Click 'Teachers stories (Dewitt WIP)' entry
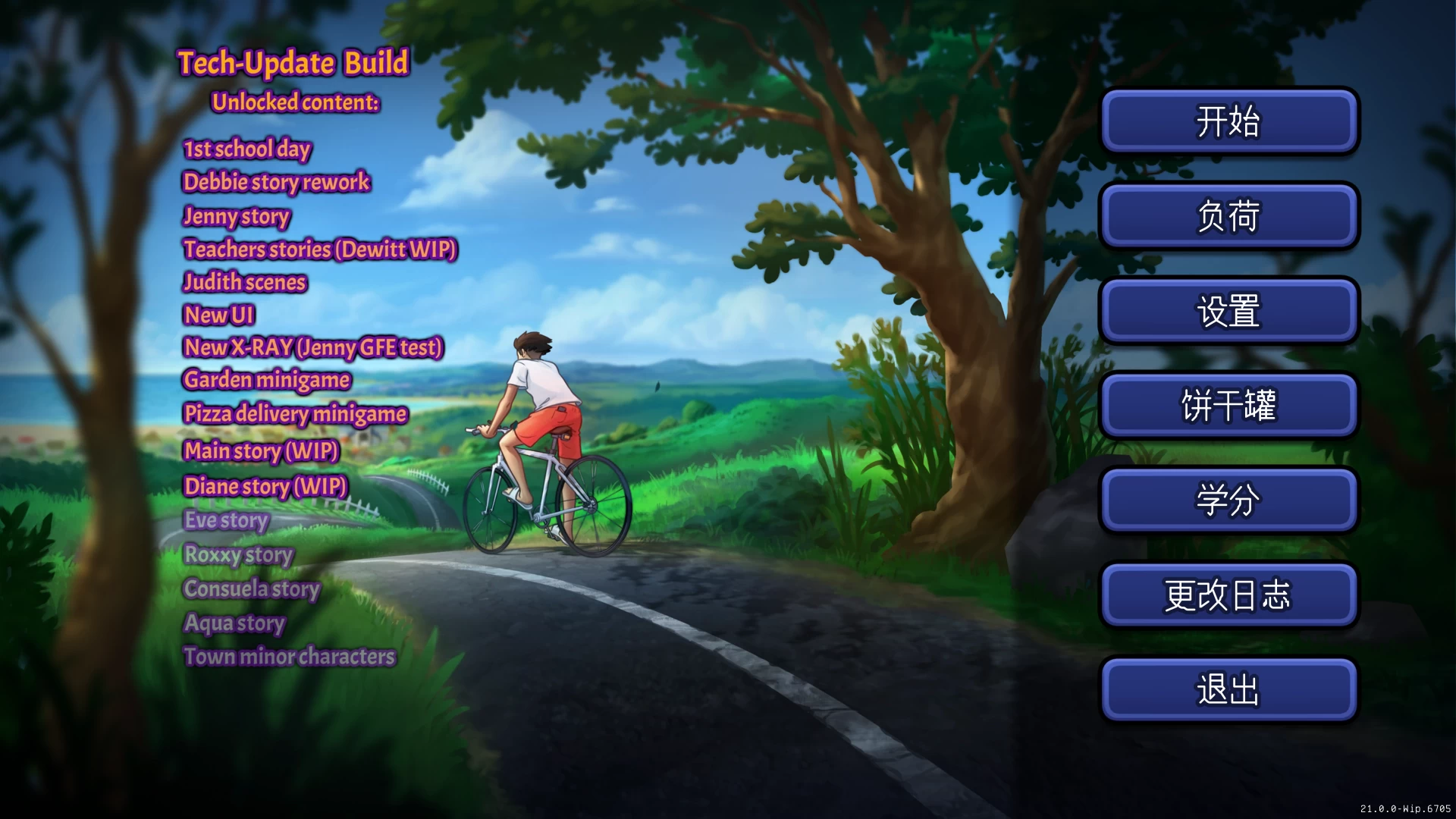 319,249
